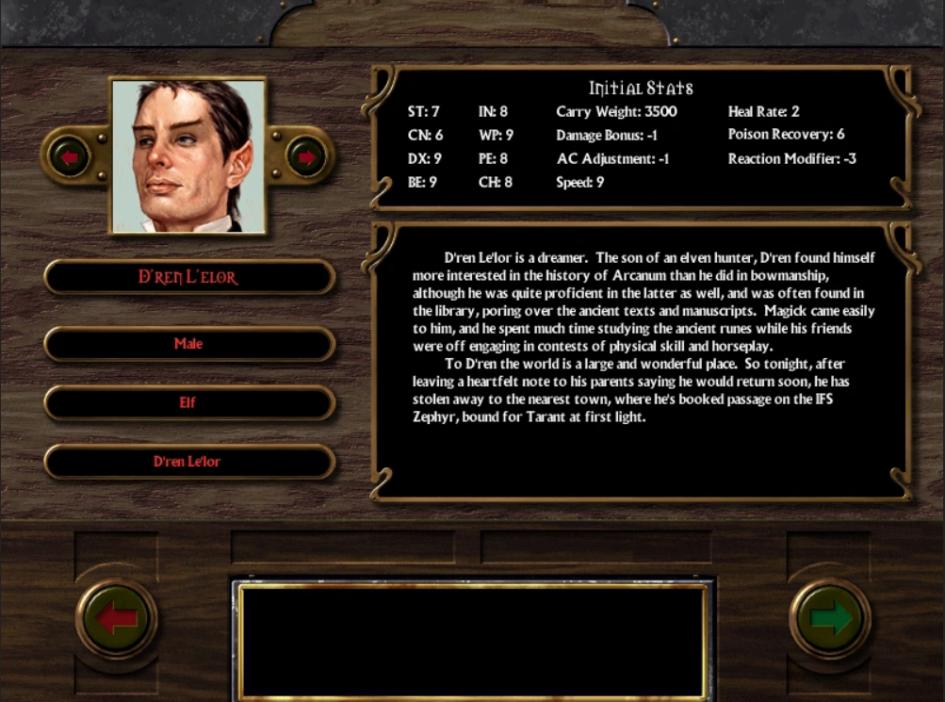Select the D'ren L'elor portrait
This screenshot has width=945, height=702.
click(188, 156)
